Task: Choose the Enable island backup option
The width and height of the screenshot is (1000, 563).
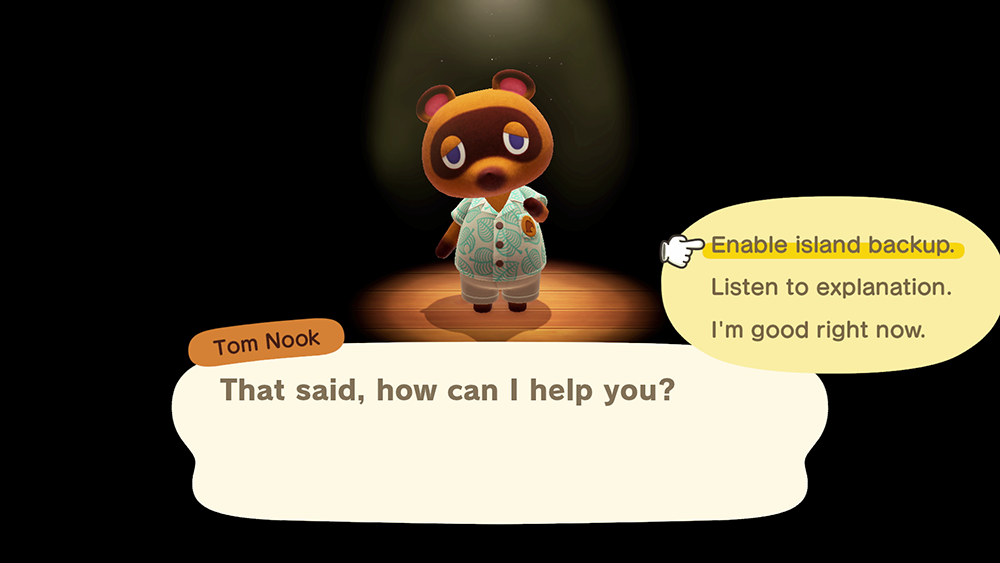Action: (832, 246)
